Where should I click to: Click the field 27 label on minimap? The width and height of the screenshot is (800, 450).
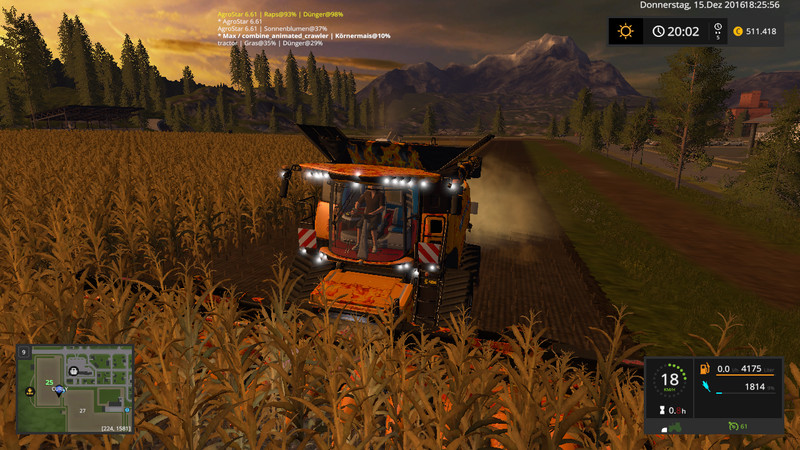click(85, 409)
